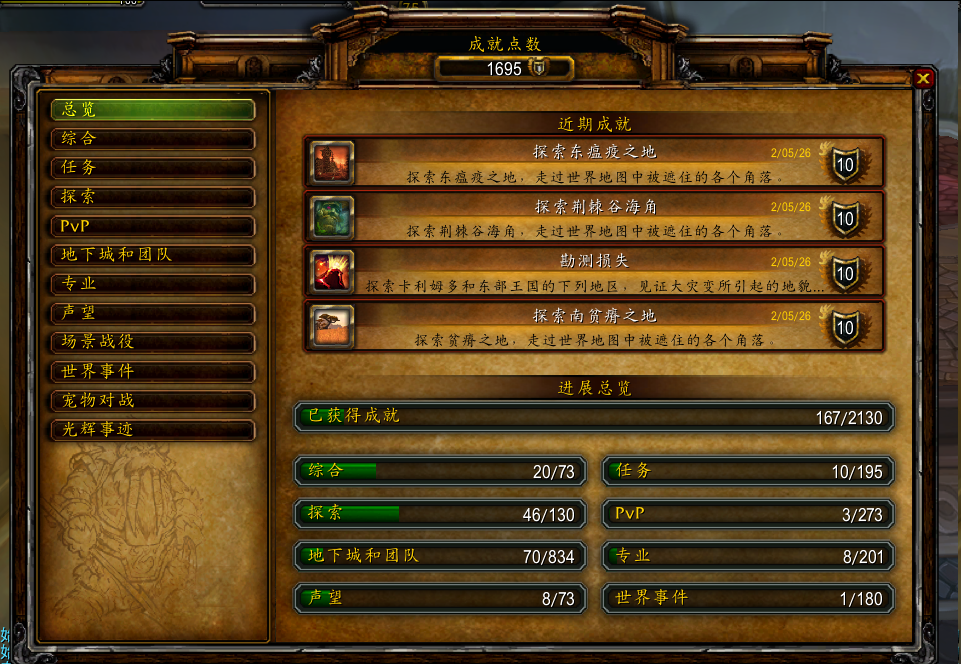Screen dimensions: 961x664
Task: Choose the 世界事件 sidebar category
Action: tap(153, 371)
